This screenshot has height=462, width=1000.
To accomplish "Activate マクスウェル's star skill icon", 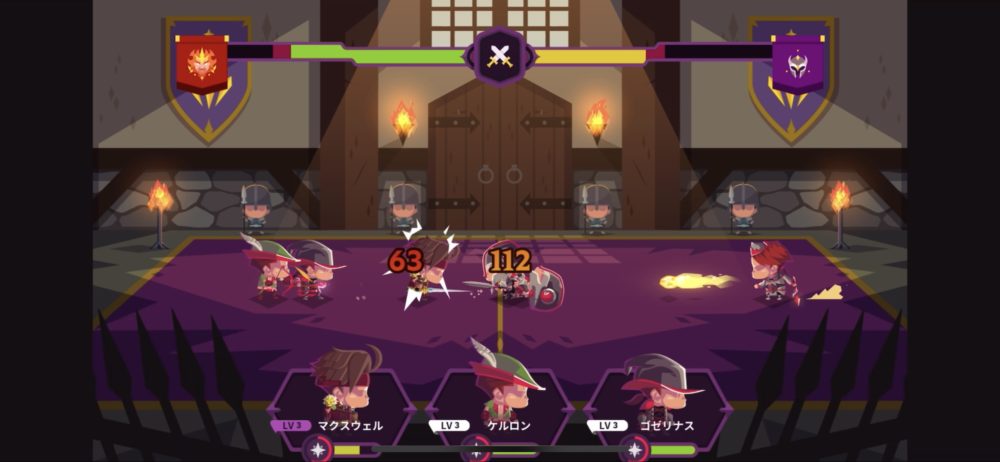I will 318,449.
